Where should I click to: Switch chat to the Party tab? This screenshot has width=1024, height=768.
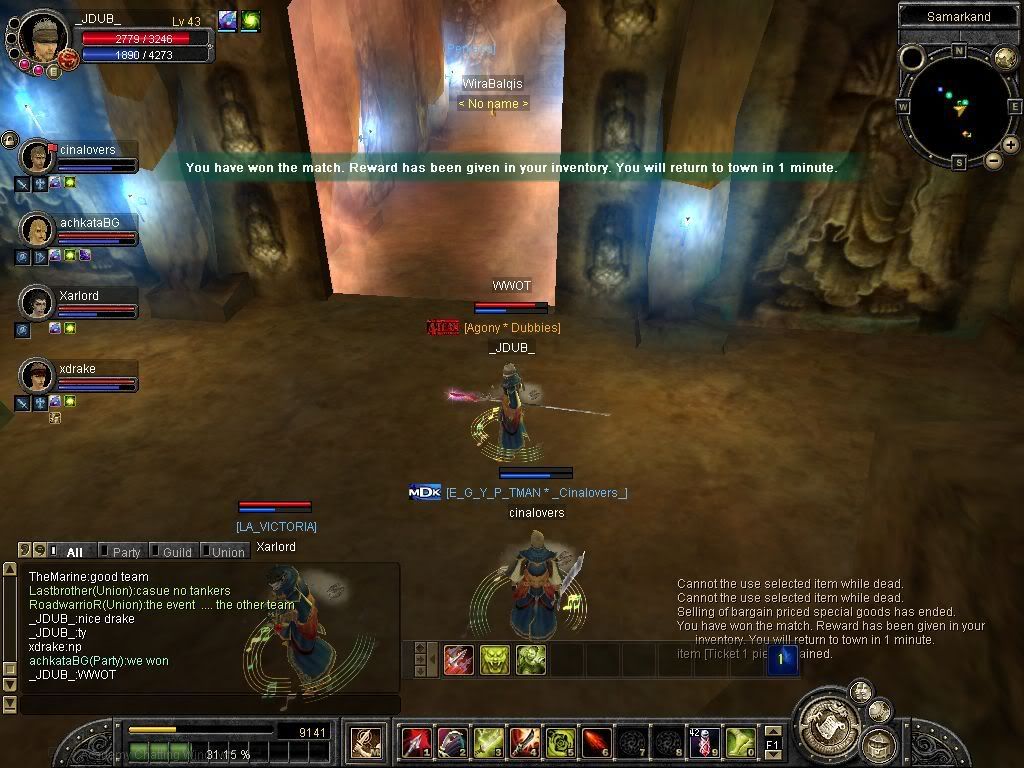[126, 551]
